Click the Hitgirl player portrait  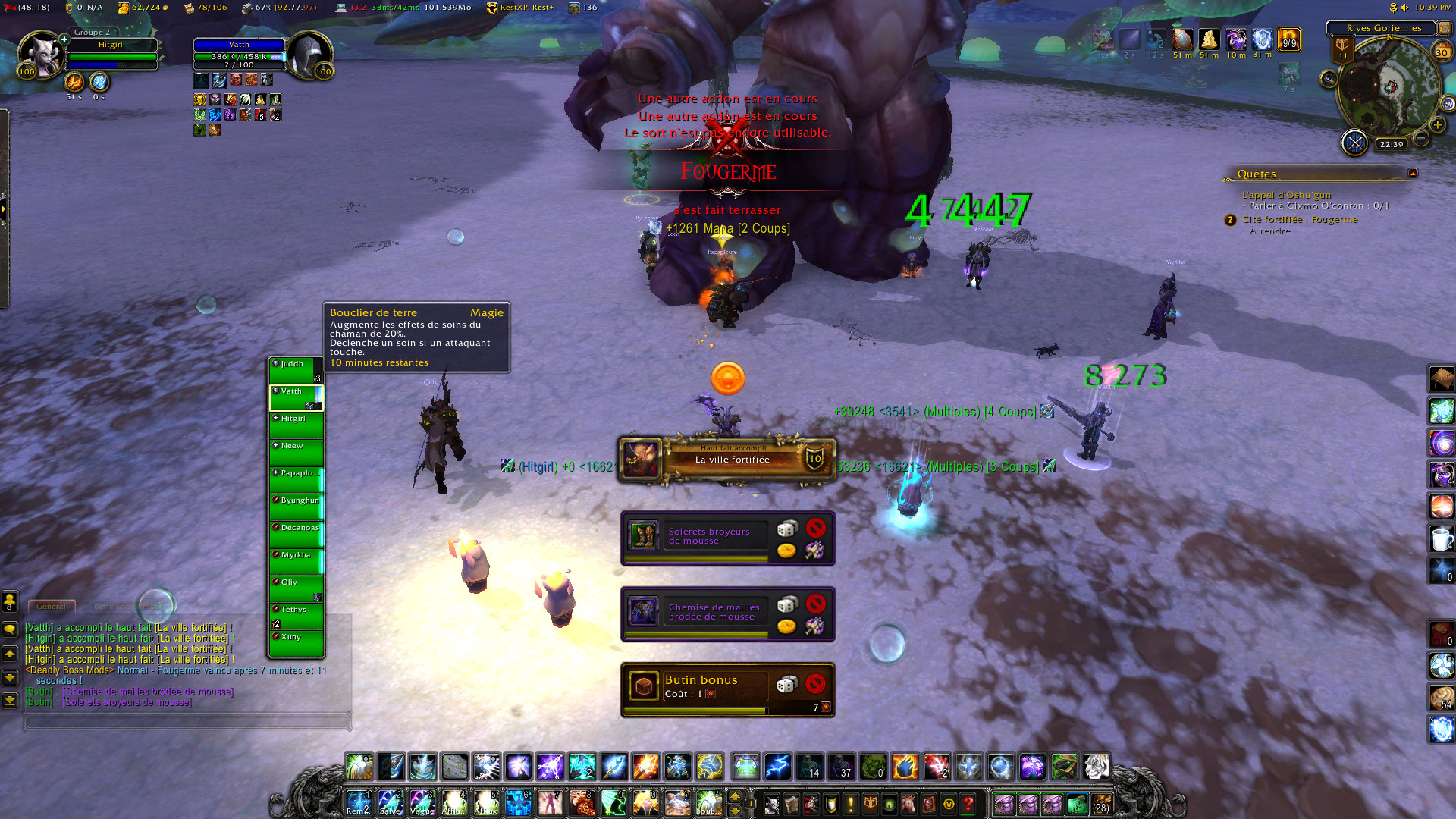pyautogui.click(x=40, y=55)
